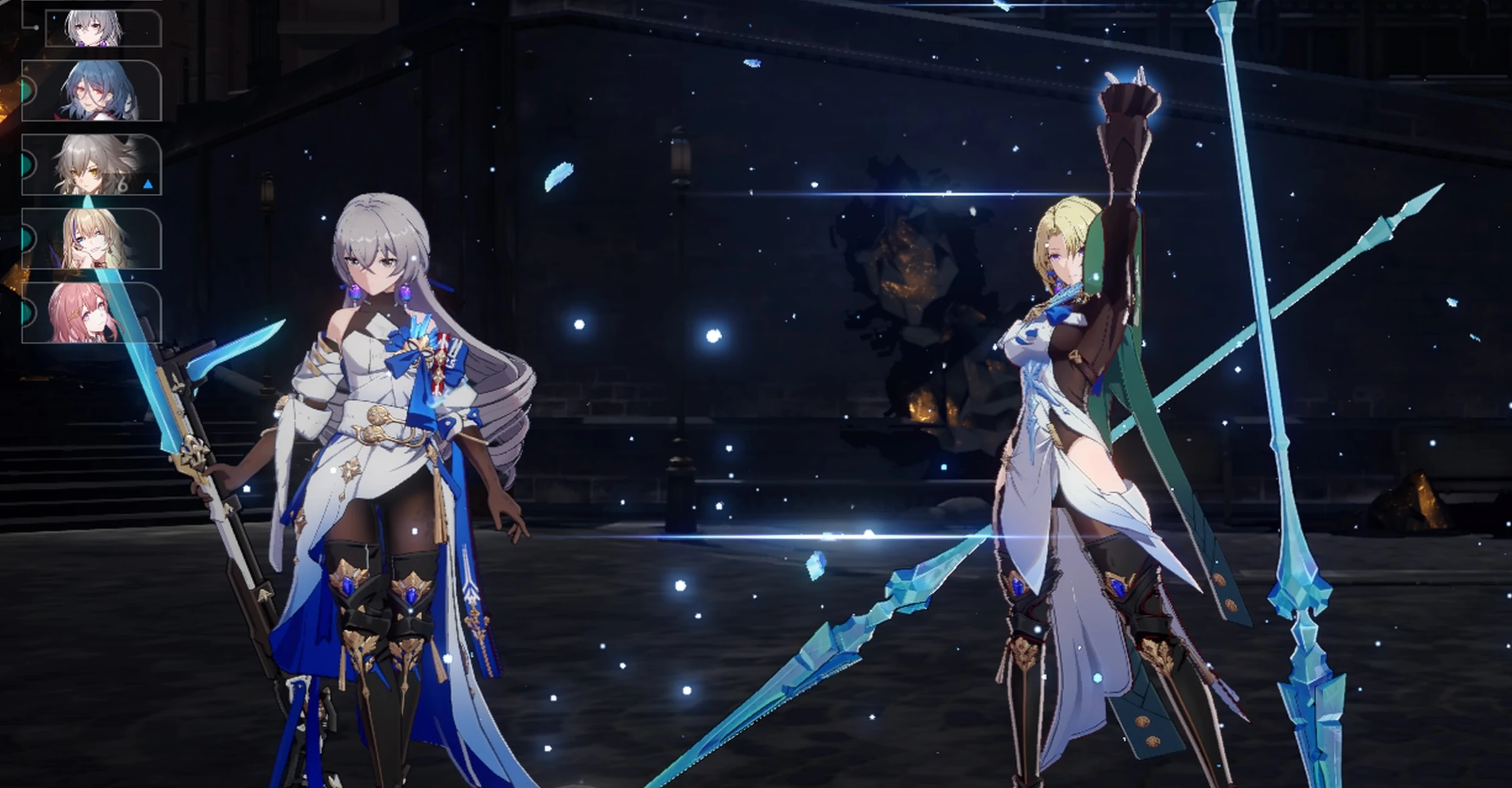
Task: Click the gray-haired, yellow-eyed character portrait
Action: 92,165
